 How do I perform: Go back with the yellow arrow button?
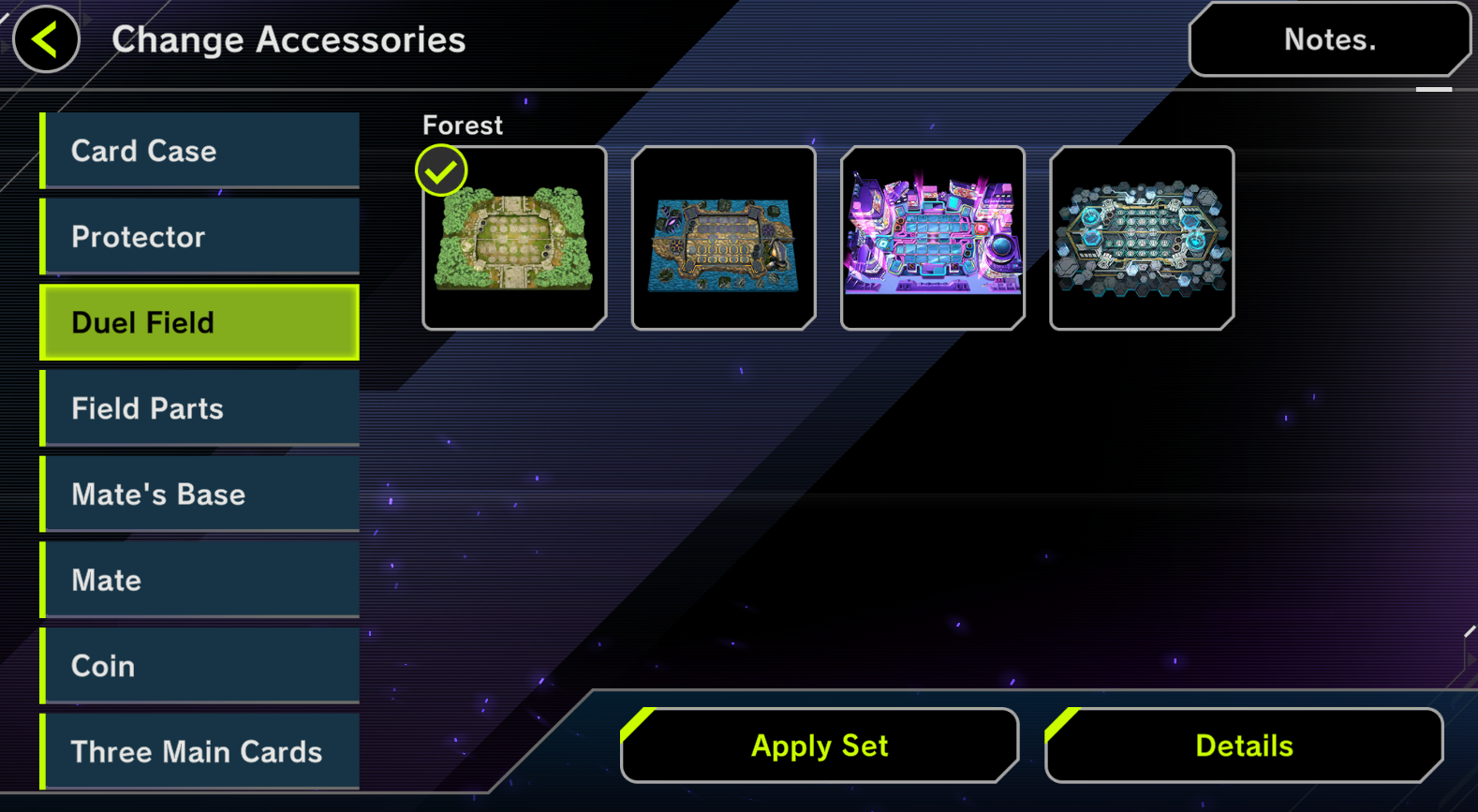tap(46, 39)
